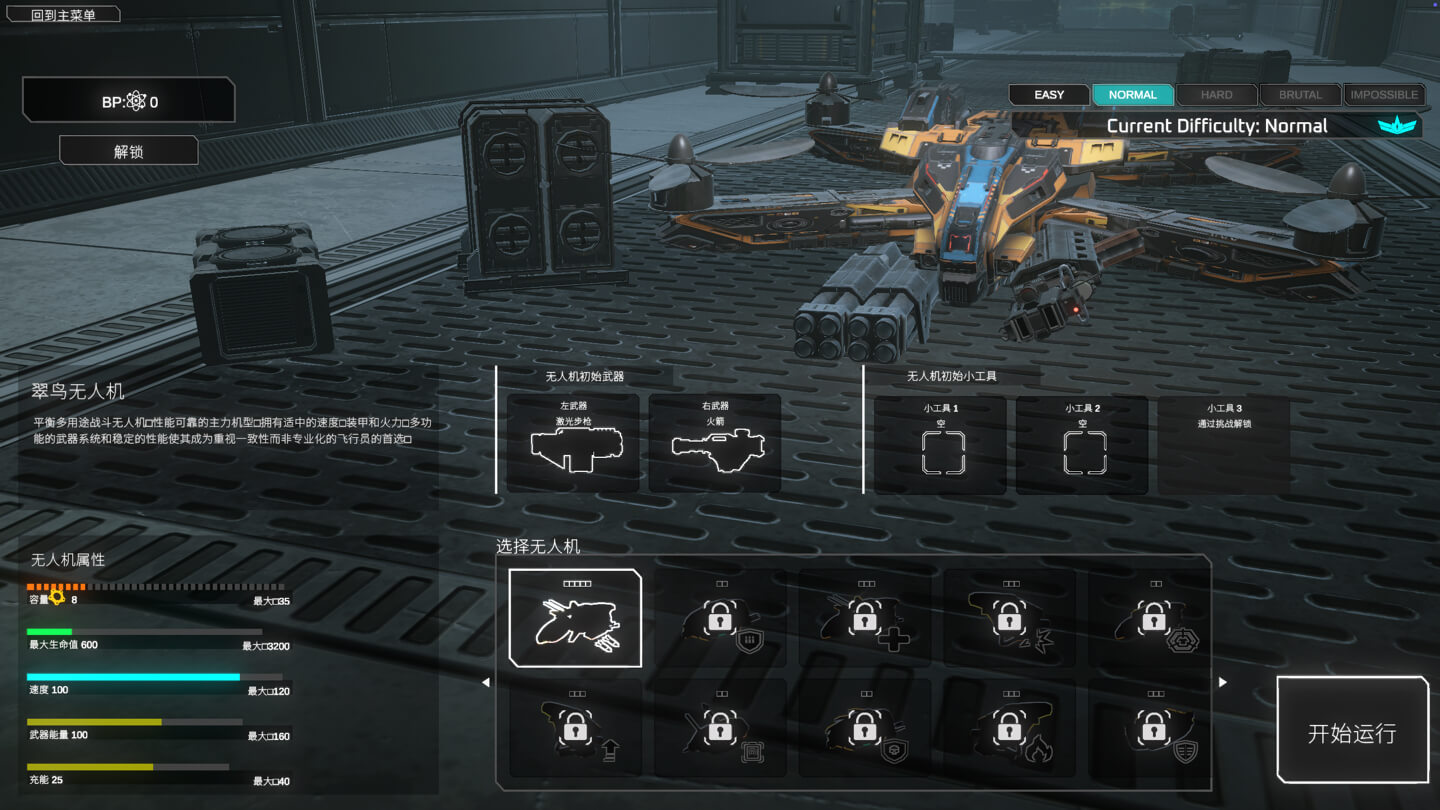The height and width of the screenshot is (810, 1440).
Task: Pick the BRUTAL difficulty option
Action: coord(1300,95)
